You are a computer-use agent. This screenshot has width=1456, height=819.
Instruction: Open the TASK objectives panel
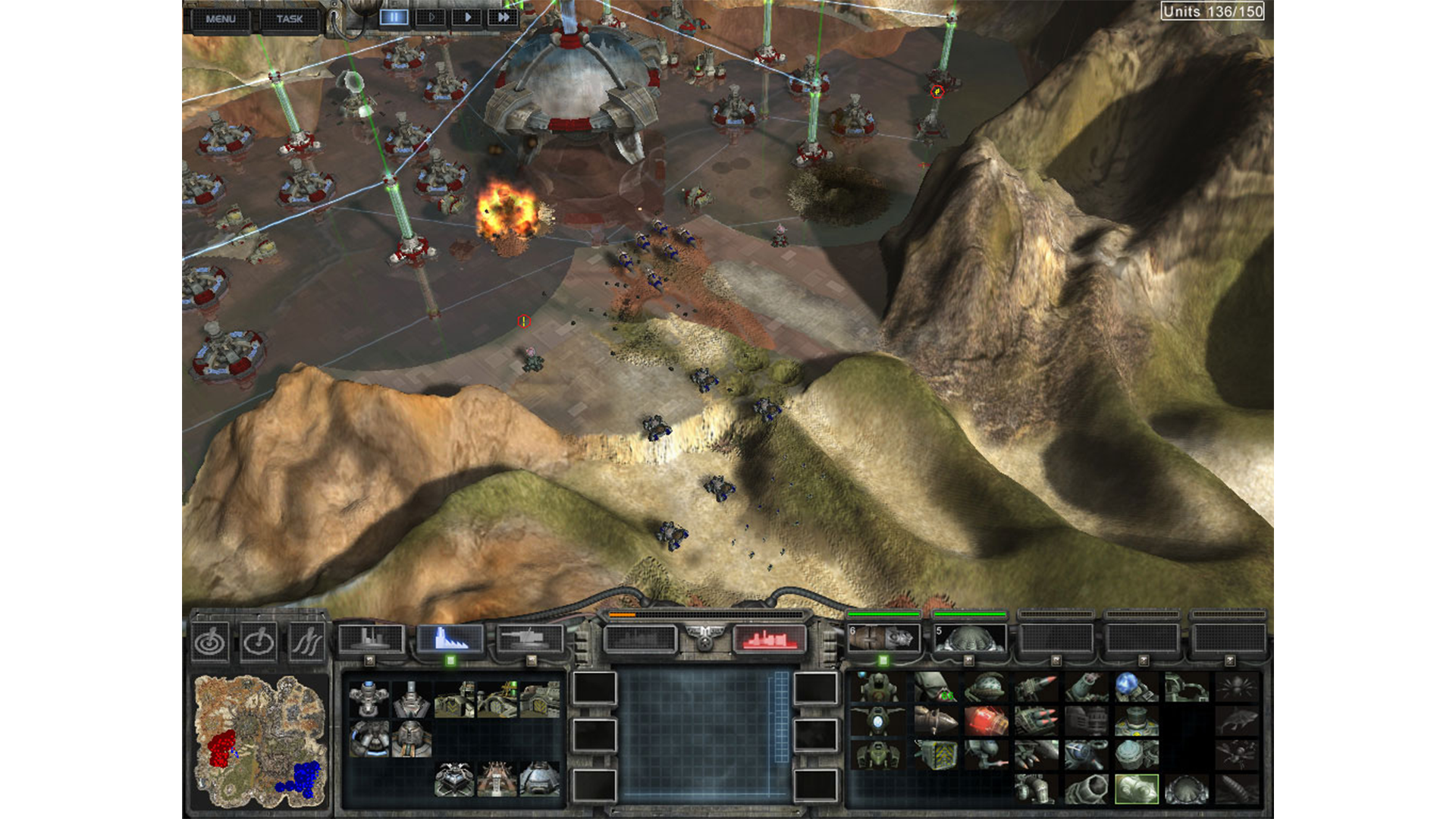point(289,19)
